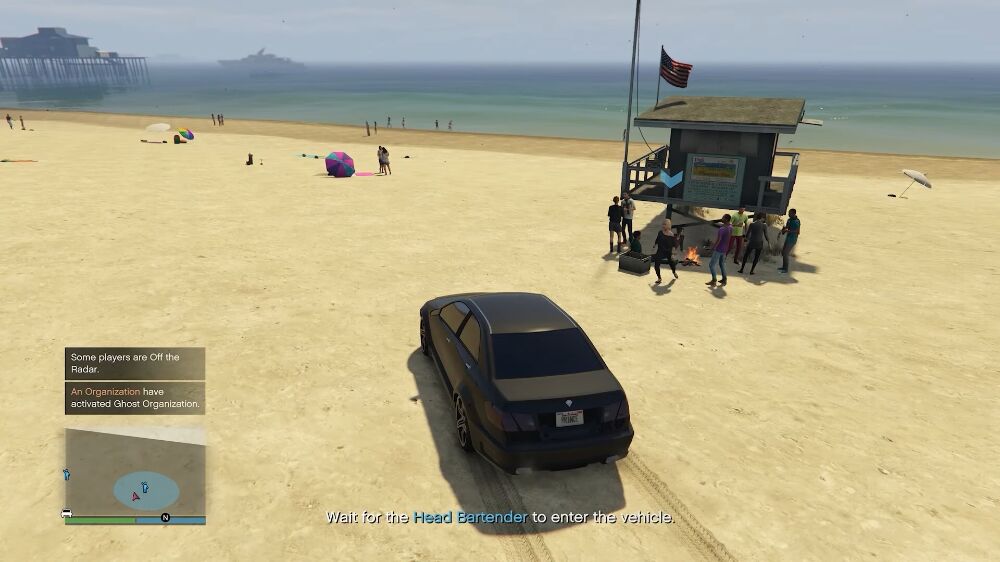
Task: Open the Ghost Organization notification
Action: click(135, 398)
